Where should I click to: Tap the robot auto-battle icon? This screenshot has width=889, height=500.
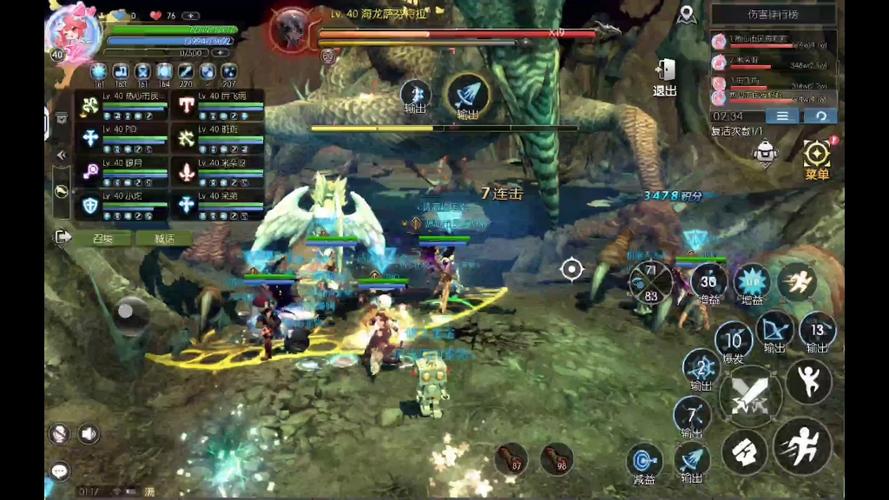click(x=765, y=151)
